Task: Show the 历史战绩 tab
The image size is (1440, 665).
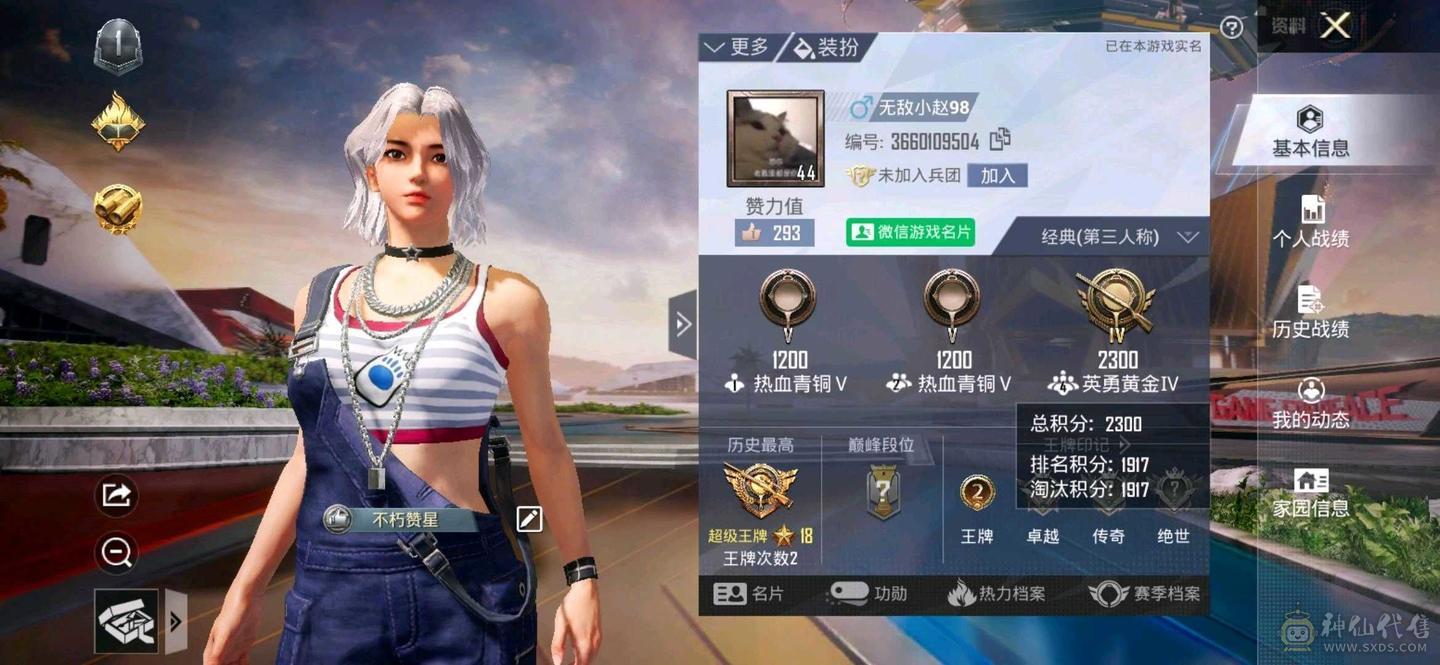Action: 1310,313
